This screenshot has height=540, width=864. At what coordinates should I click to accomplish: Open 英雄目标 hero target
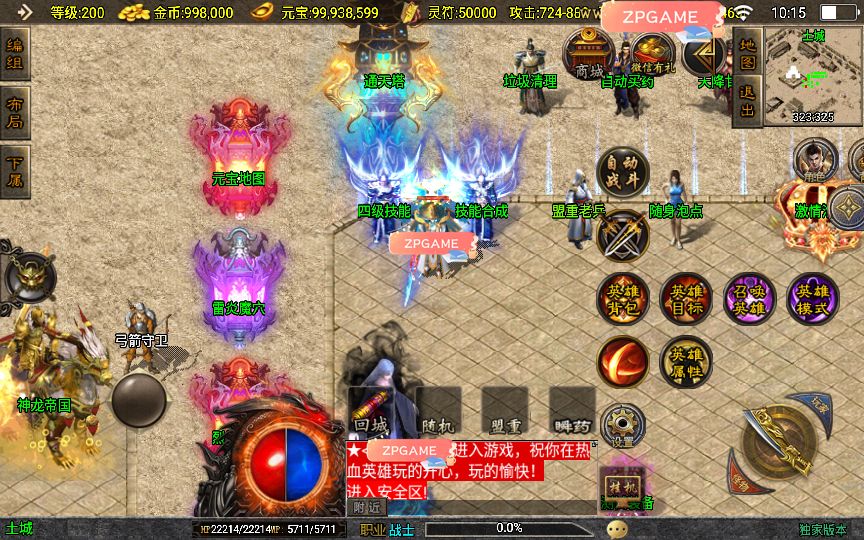[686, 299]
